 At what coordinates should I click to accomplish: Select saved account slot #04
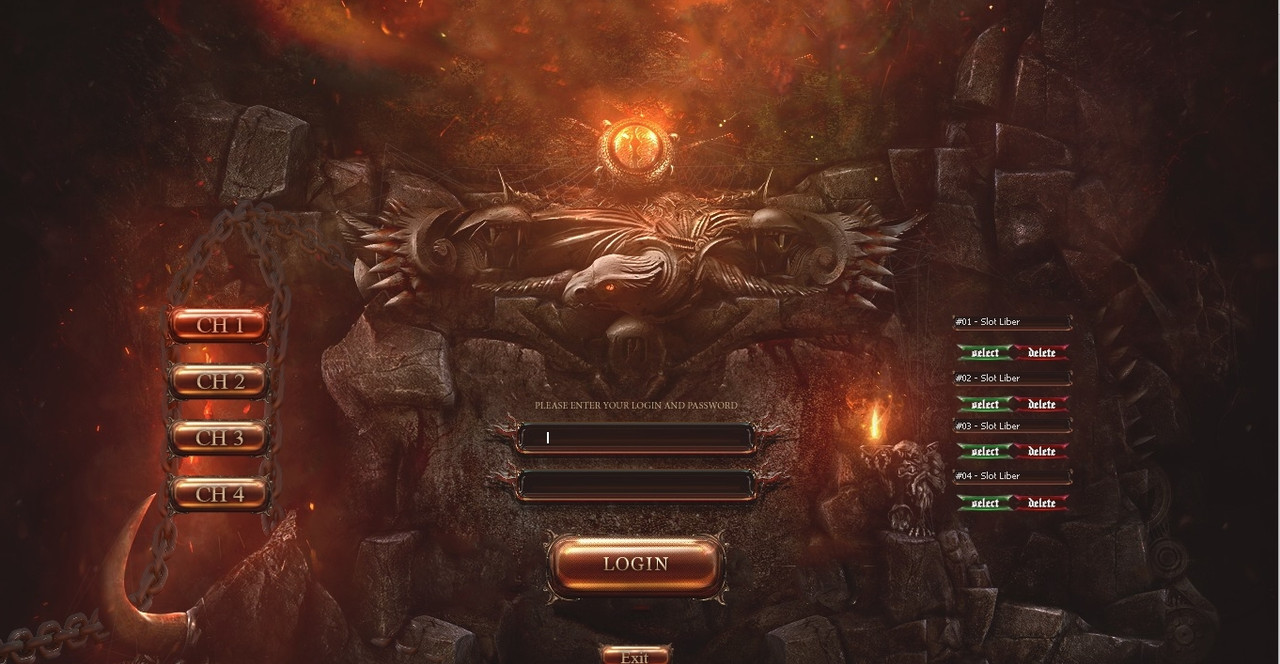(985, 503)
